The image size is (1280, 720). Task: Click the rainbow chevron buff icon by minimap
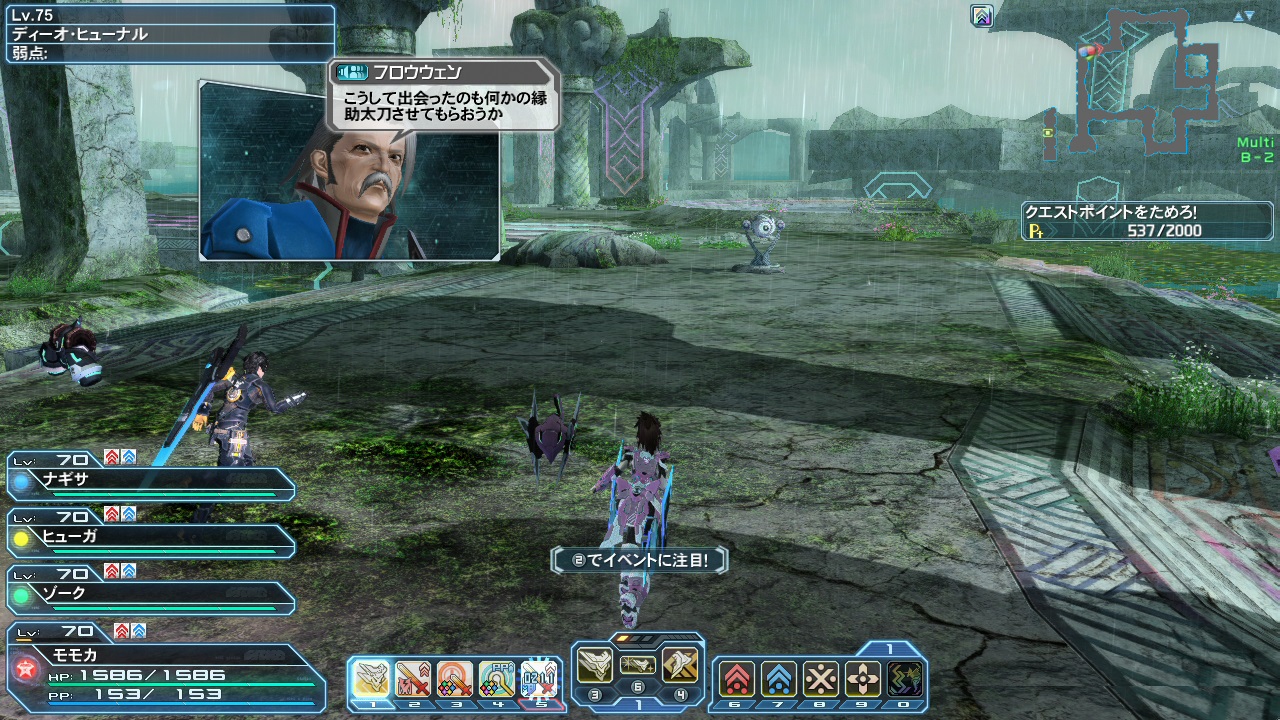982,15
